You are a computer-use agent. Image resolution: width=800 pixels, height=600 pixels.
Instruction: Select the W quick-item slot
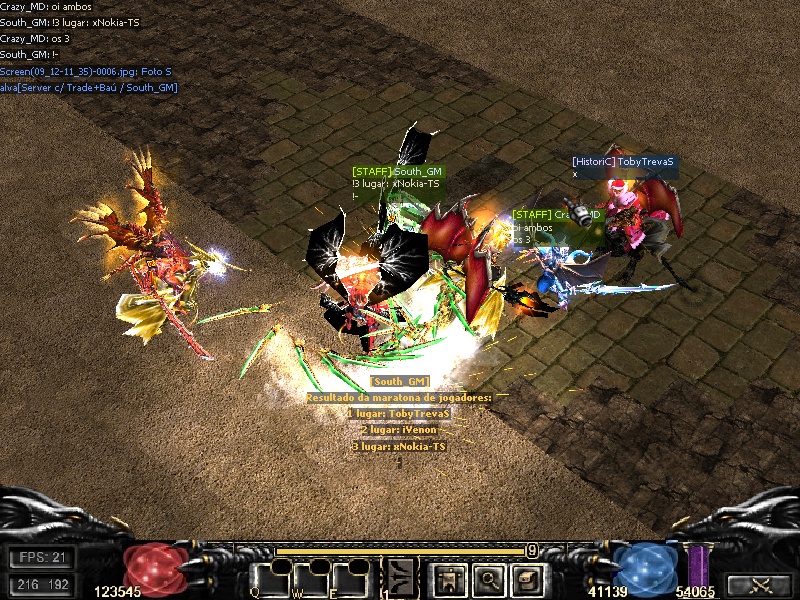pyautogui.click(x=311, y=578)
